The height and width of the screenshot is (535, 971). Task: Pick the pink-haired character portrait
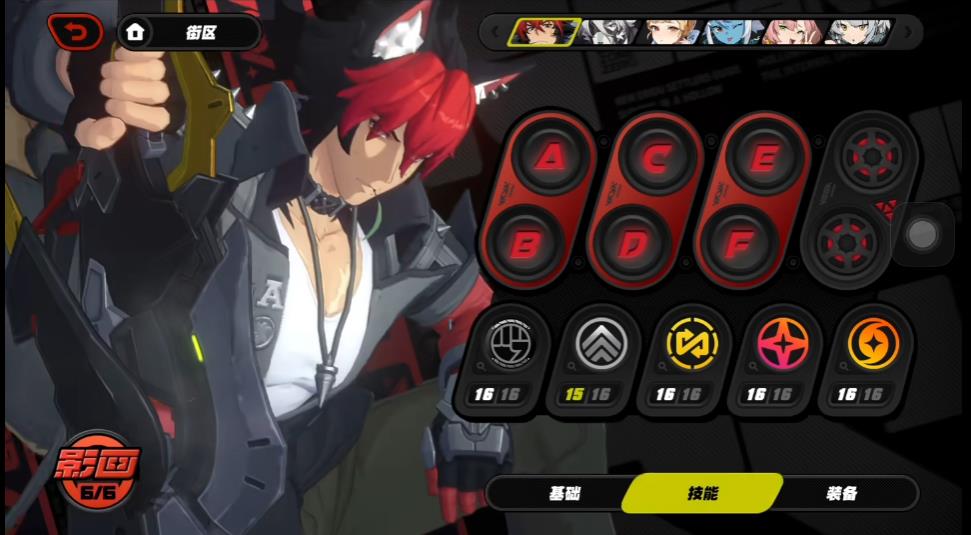pyautogui.click(x=795, y=32)
